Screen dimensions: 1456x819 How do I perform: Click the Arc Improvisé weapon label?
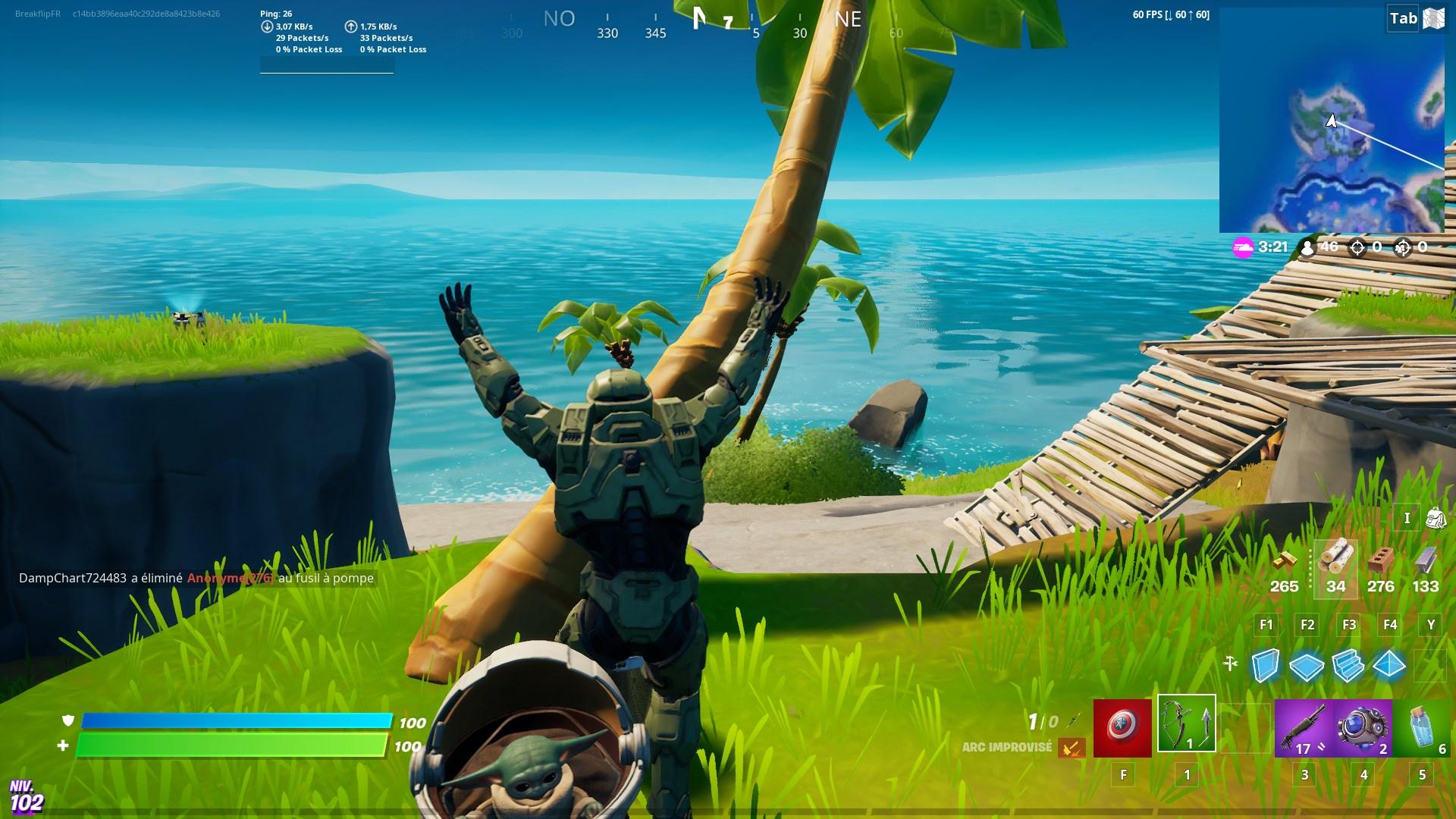point(1008,746)
